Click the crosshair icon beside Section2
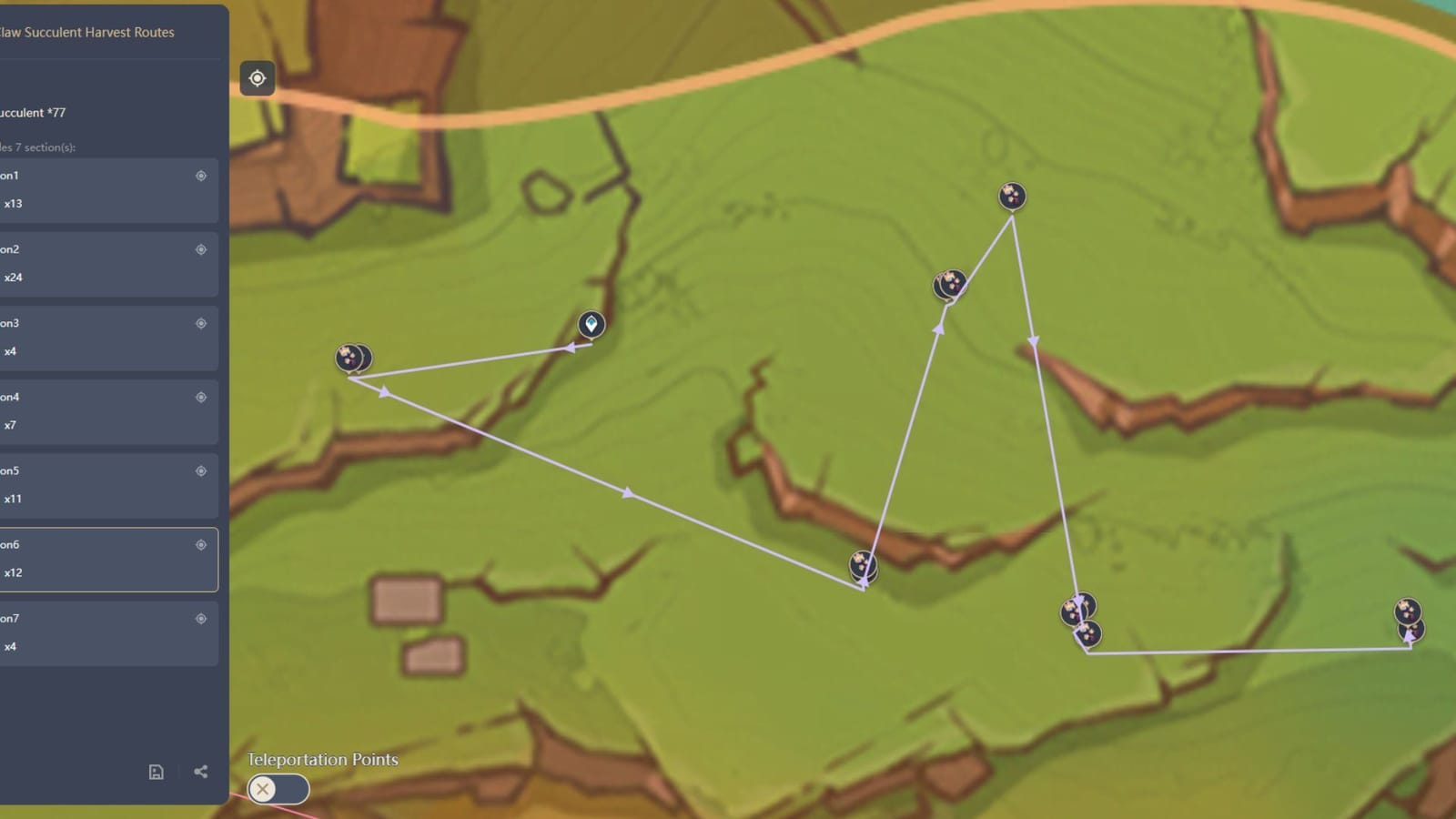Screen dimensions: 1456x819 tap(200, 249)
